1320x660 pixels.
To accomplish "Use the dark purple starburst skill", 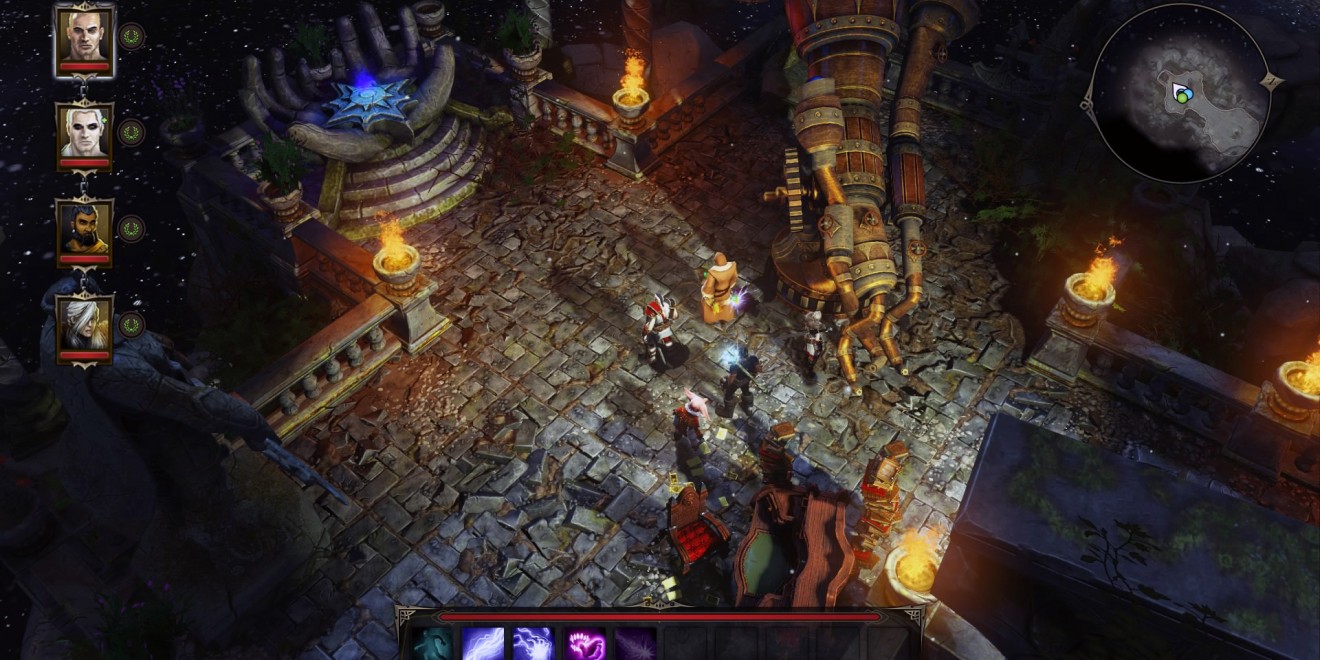I will (x=635, y=644).
